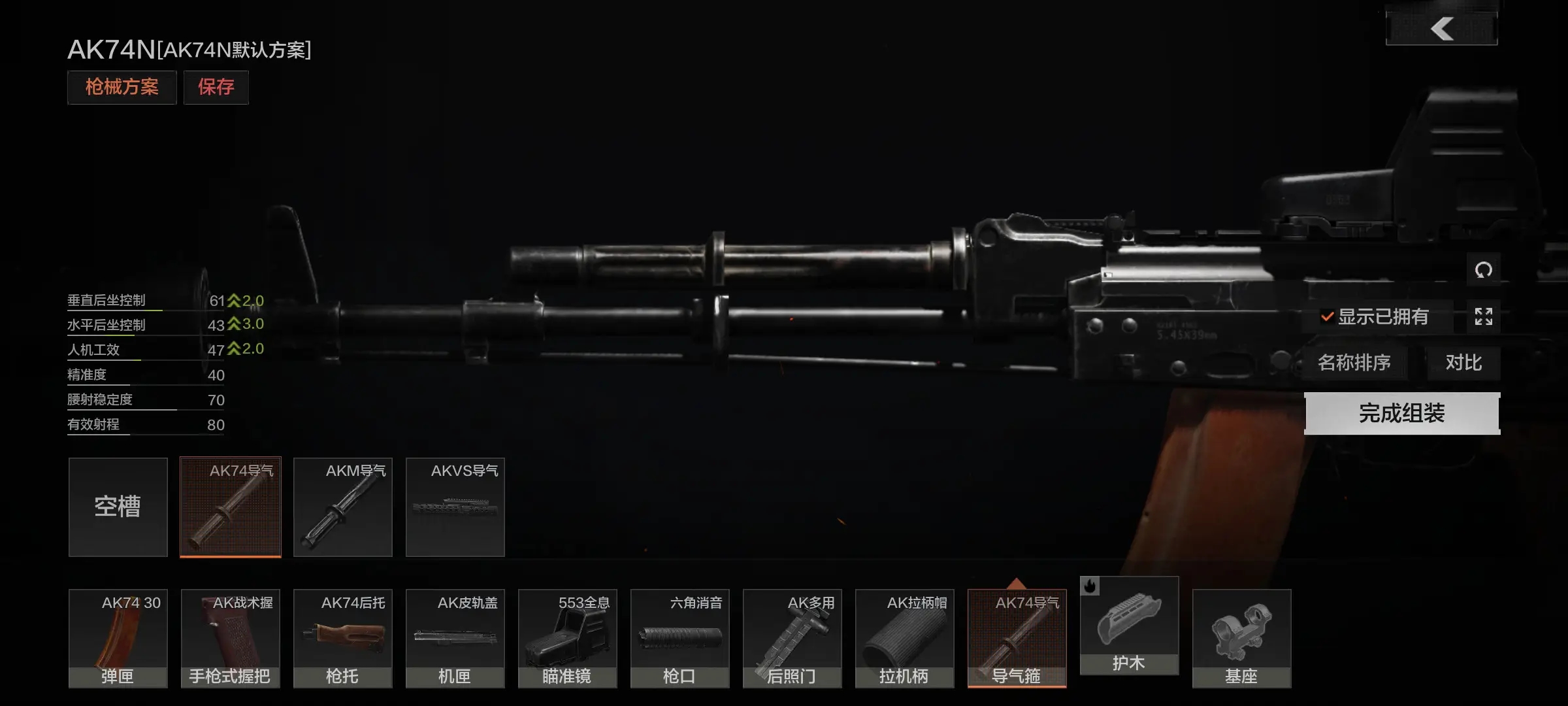Screen dimensions: 1568x706
Task: Open the 对比 comparison view
Action: click(x=1463, y=363)
